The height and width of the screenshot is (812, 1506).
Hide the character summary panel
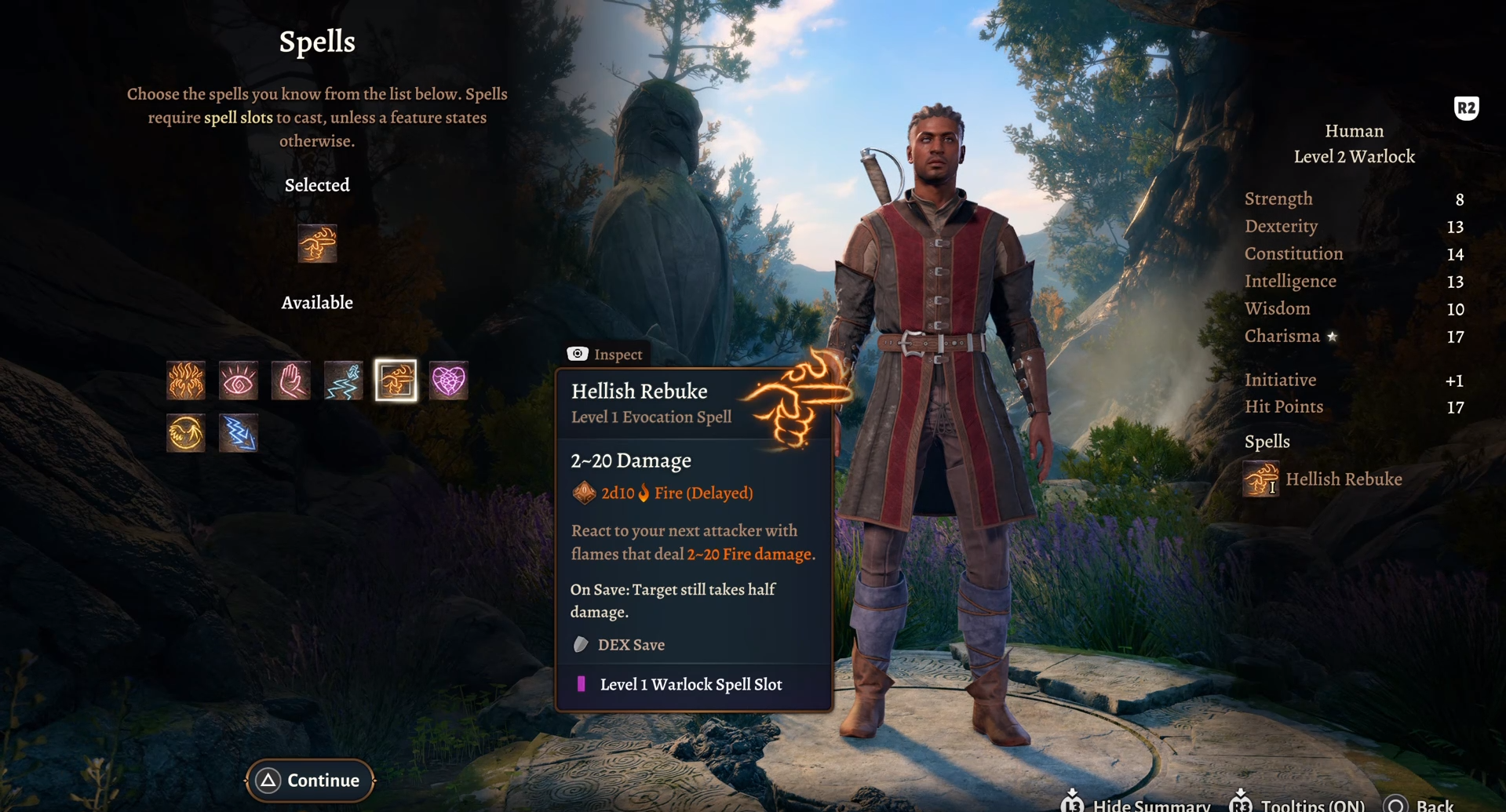coord(1136,805)
